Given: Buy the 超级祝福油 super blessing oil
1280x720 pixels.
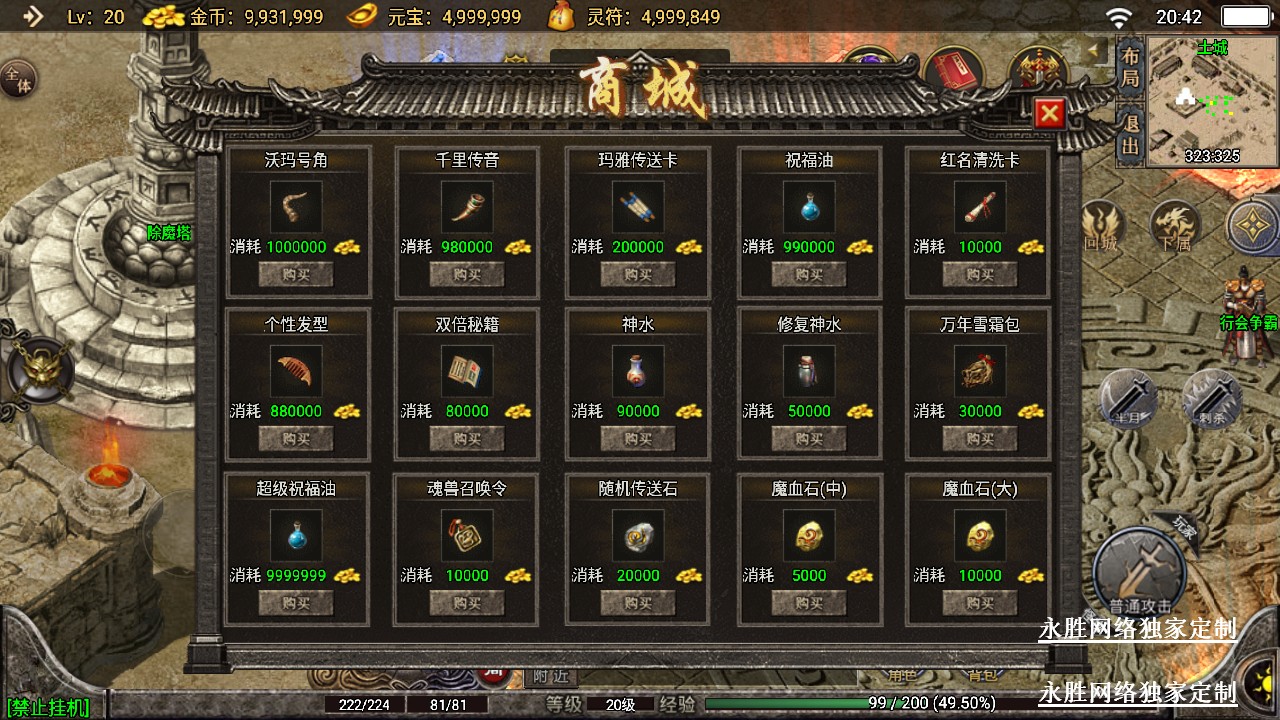Looking at the screenshot, I should (296, 602).
